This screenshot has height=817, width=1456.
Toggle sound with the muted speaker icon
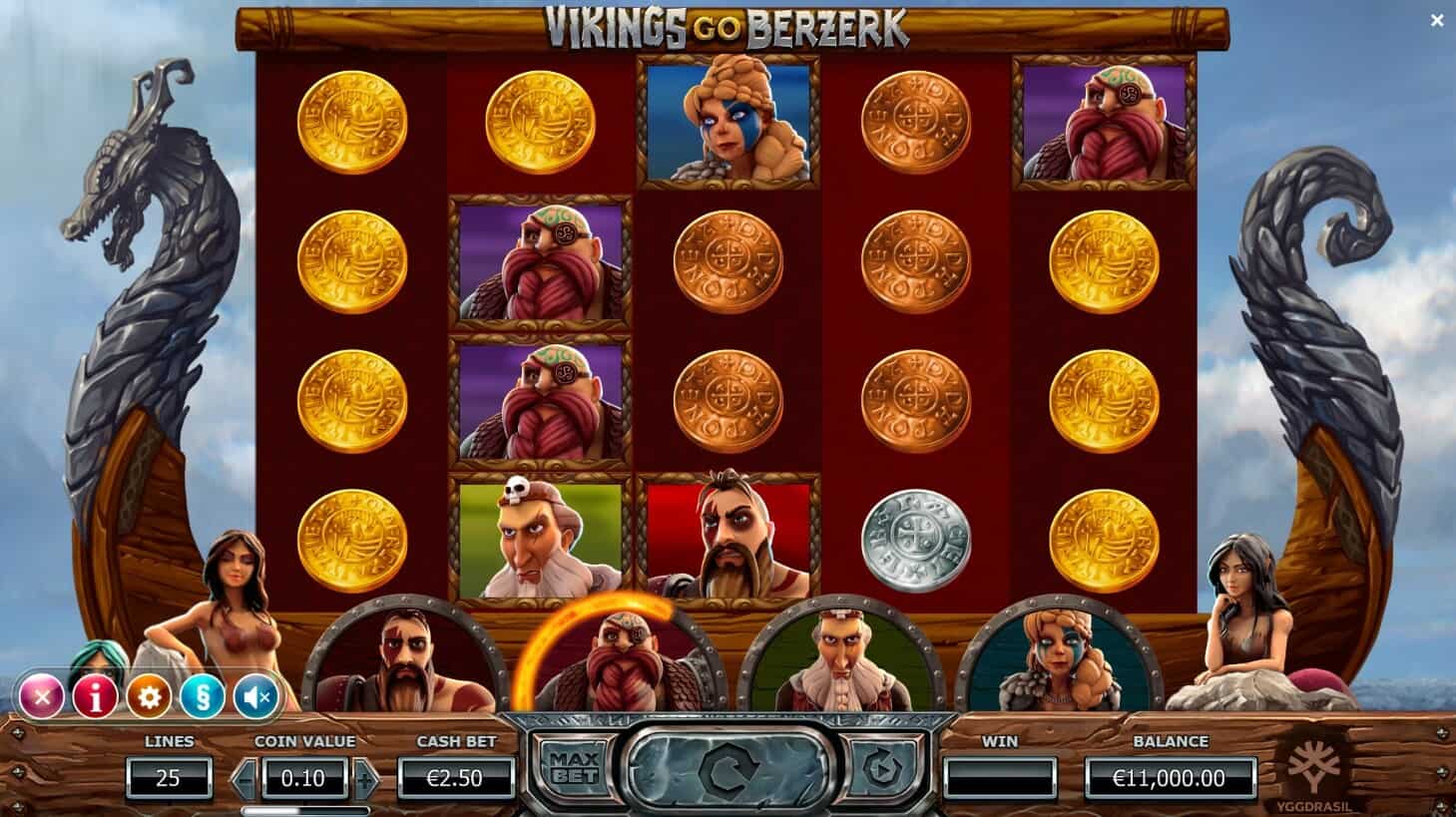[x=254, y=698]
